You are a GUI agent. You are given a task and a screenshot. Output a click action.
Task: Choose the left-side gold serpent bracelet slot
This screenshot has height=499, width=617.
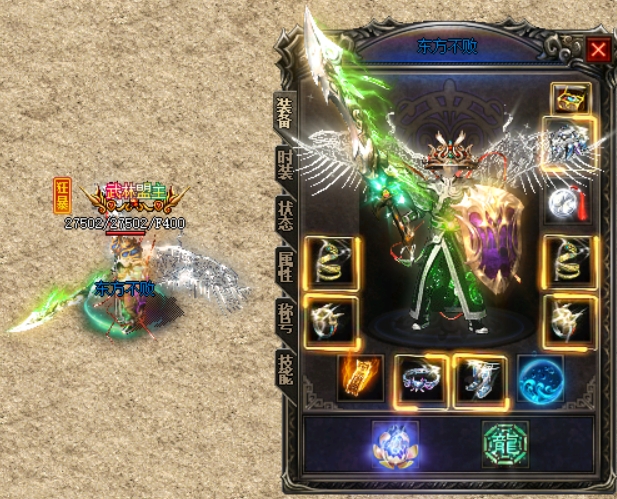(331, 263)
